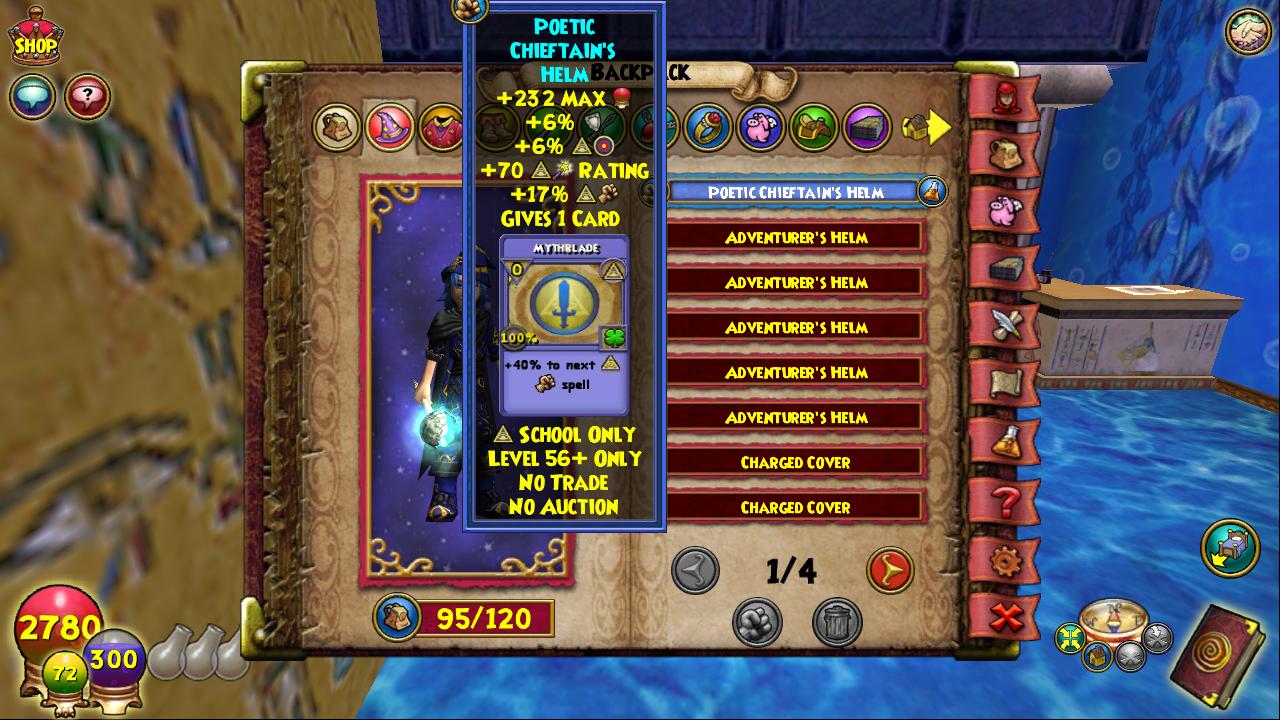Equip the selected item with fist button
Screen dimensions: 1280x720
[x=757, y=622]
